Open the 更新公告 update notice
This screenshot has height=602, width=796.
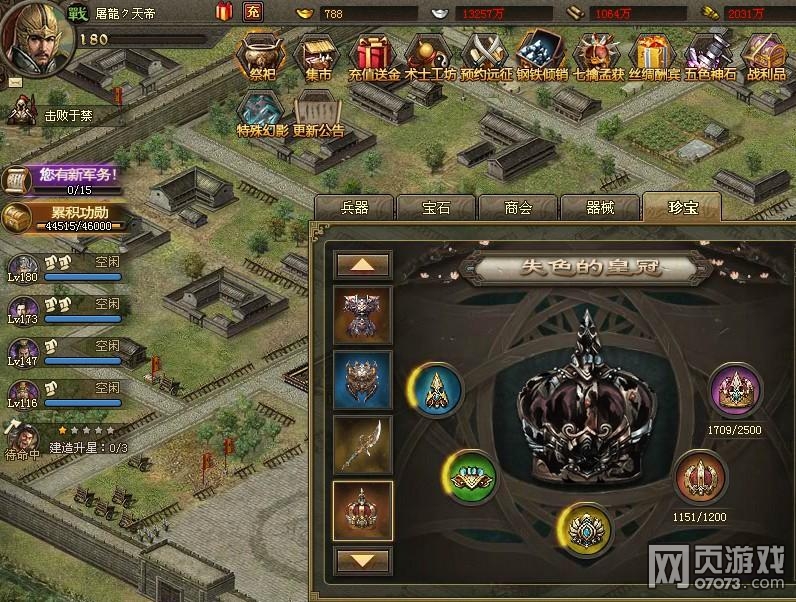click(319, 113)
